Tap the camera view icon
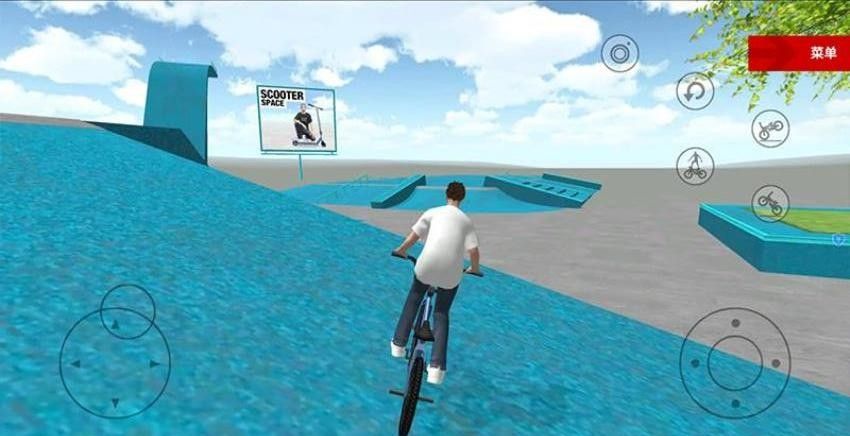This screenshot has height=436, width=850. pos(620,52)
